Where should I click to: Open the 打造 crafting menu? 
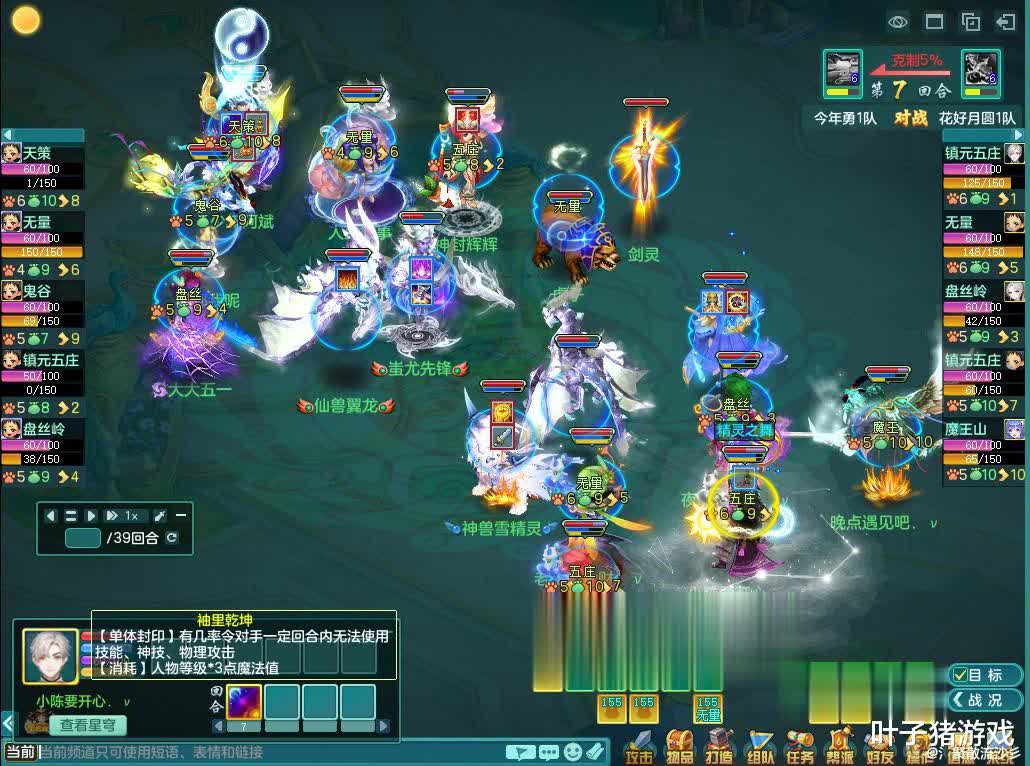pos(720,745)
